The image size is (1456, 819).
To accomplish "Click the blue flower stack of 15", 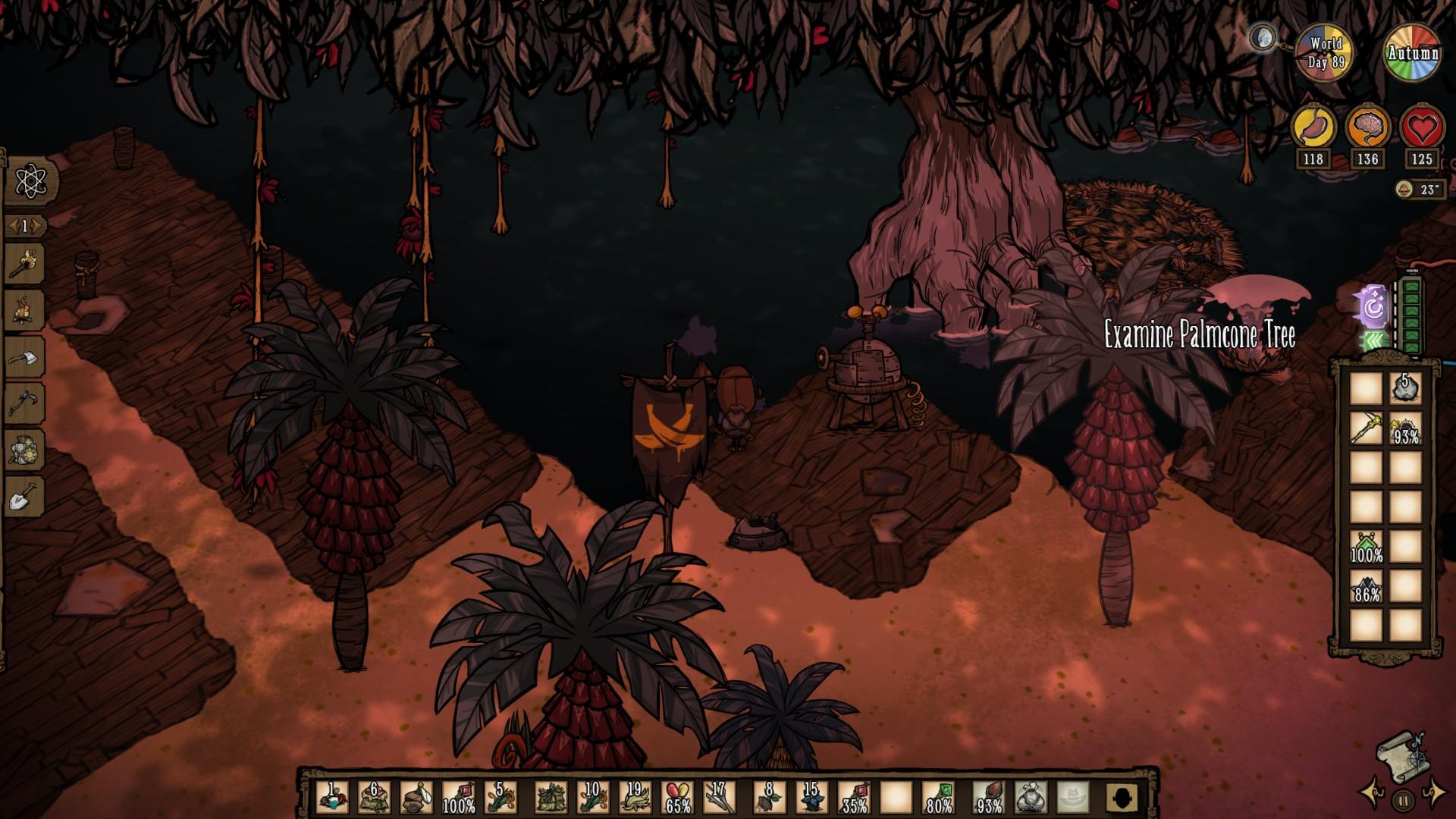I will pyautogui.click(x=811, y=798).
